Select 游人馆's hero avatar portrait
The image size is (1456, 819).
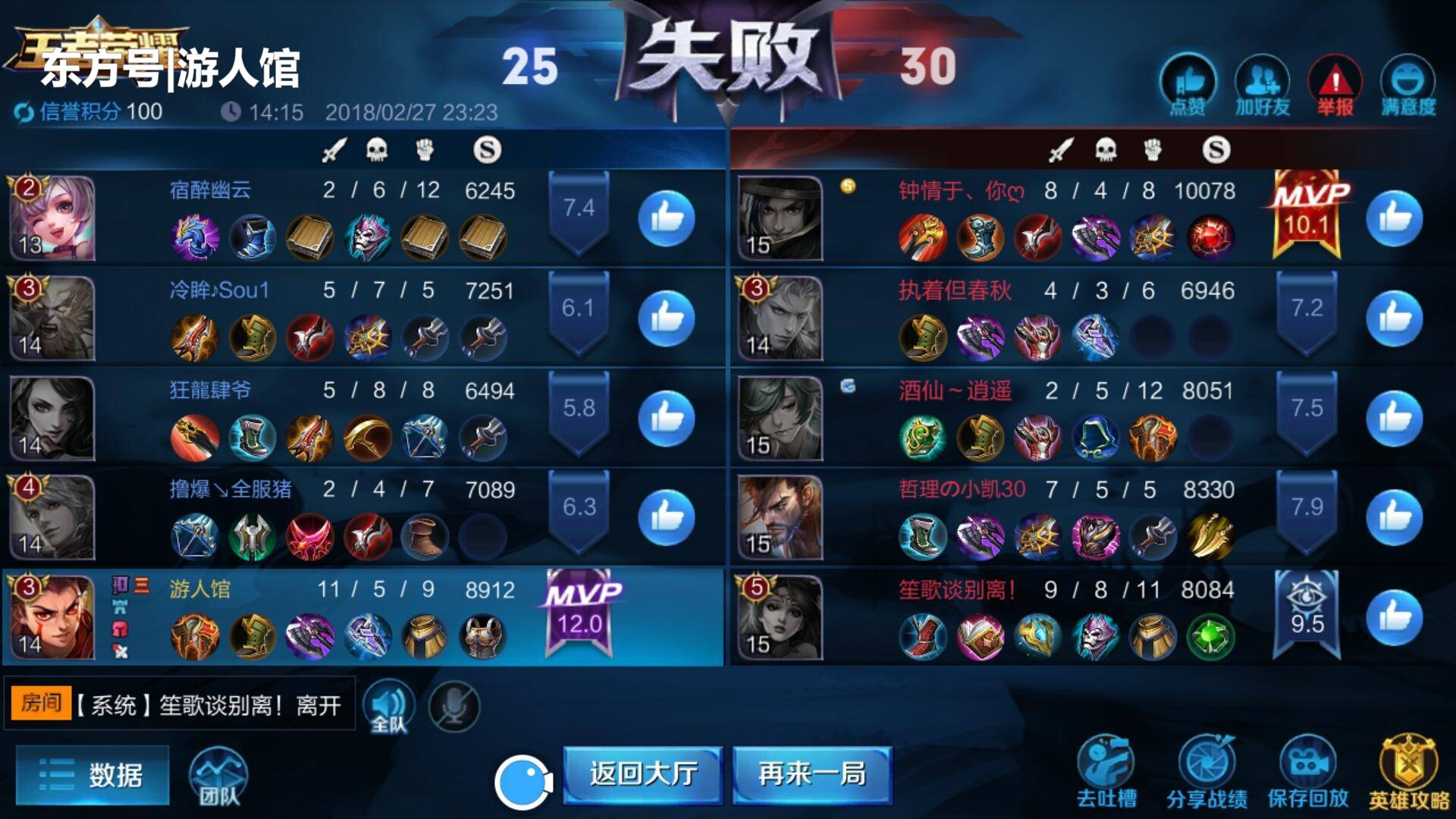[x=52, y=617]
